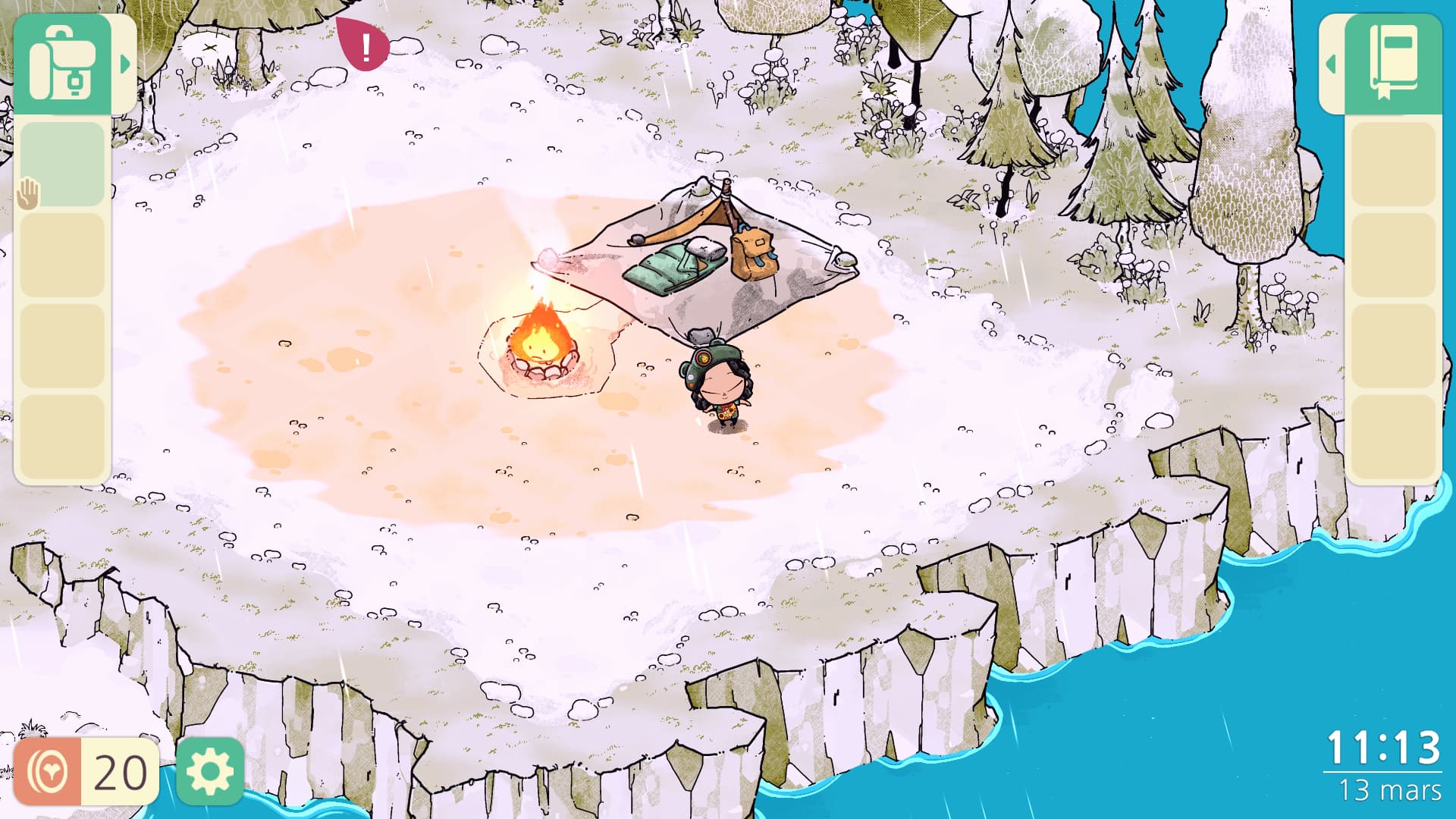Screen dimensions: 1456x819
Task: Open settings with the gear button
Action: point(209,772)
